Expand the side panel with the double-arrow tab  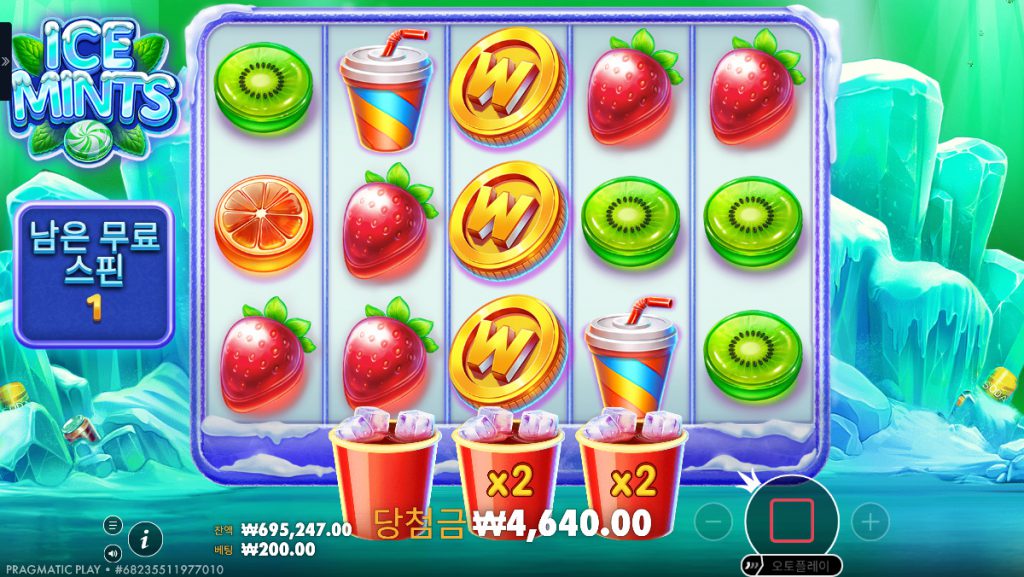point(5,61)
